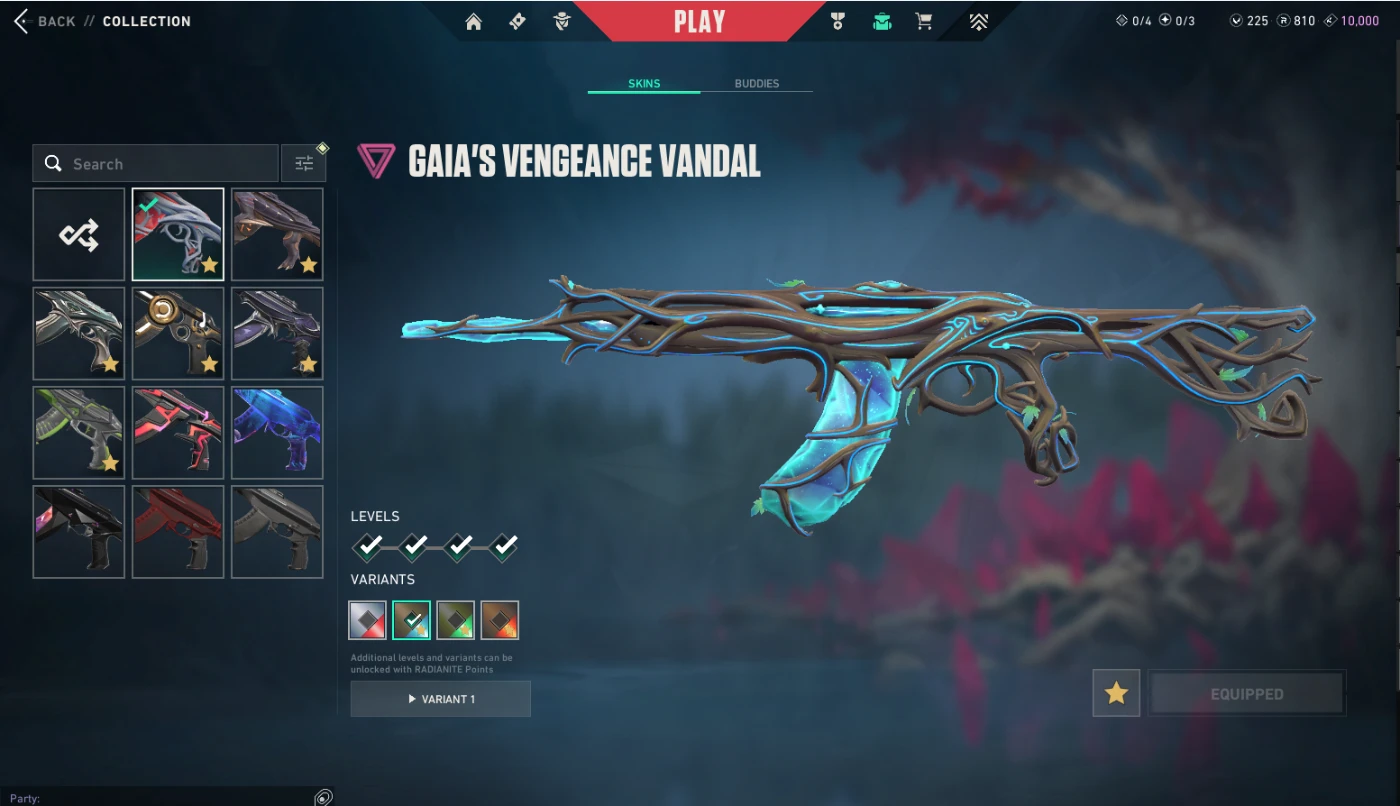Open the Home screen via house icon

pos(474,21)
